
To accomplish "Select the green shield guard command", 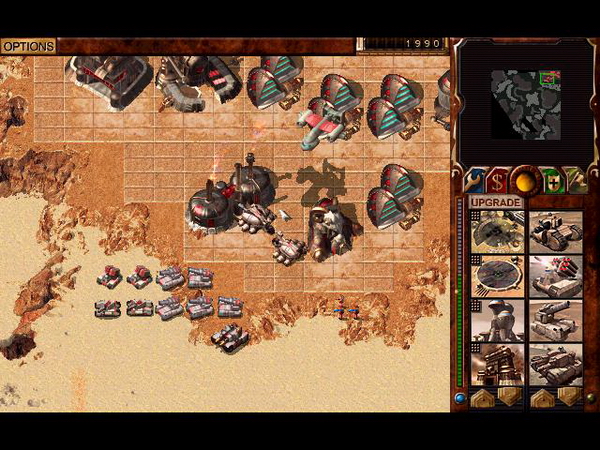I will (548, 180).
